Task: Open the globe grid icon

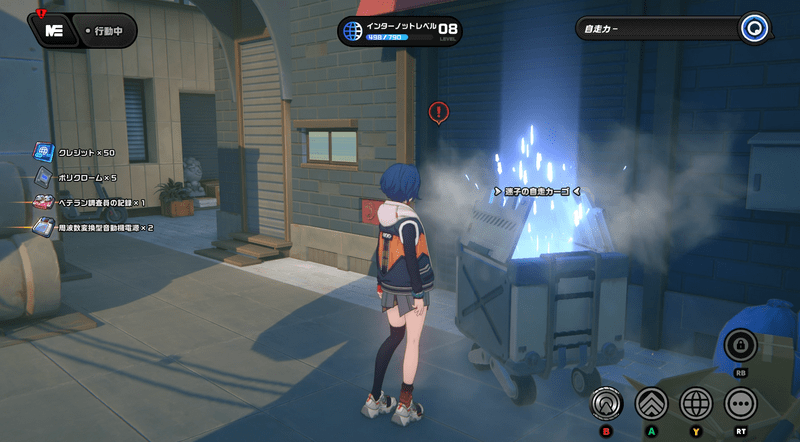Action: (696, 402)
